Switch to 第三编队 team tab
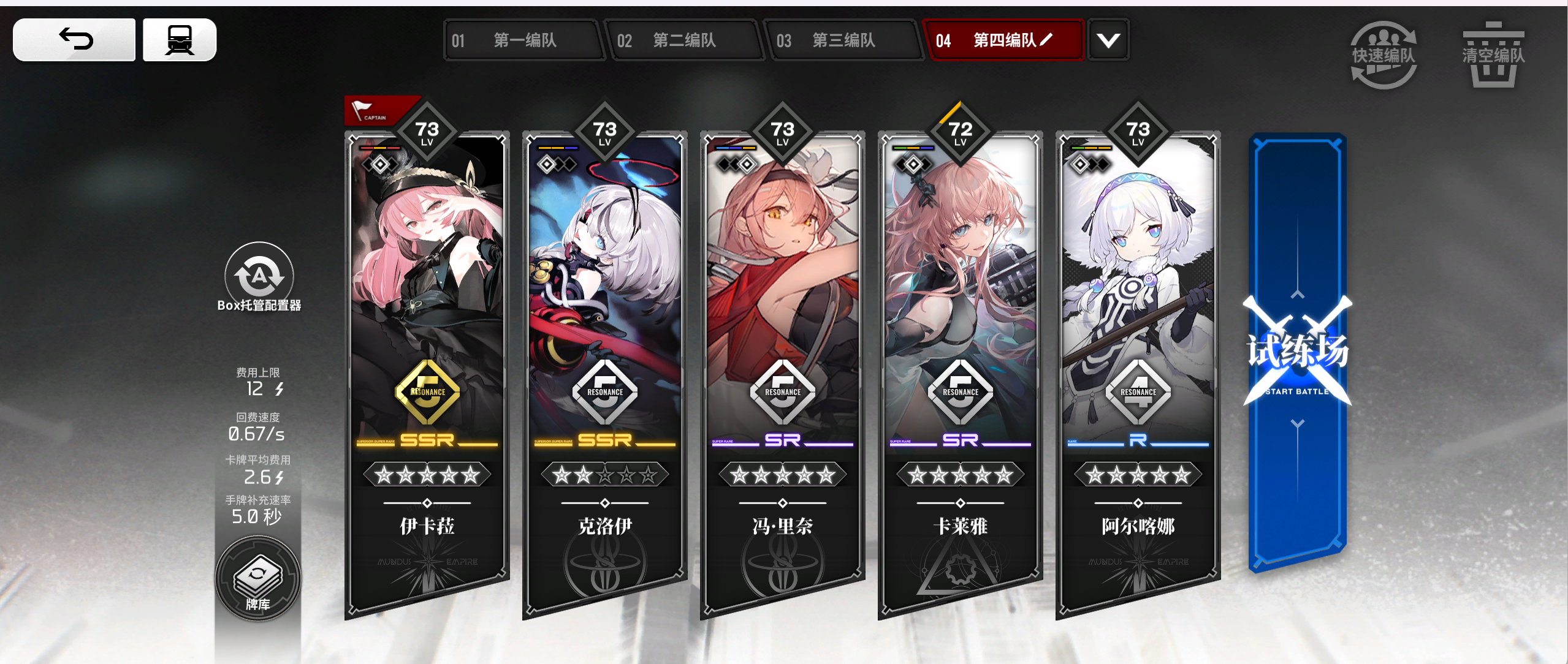This screenshot has height=664, width=1568. click(845, 40)
